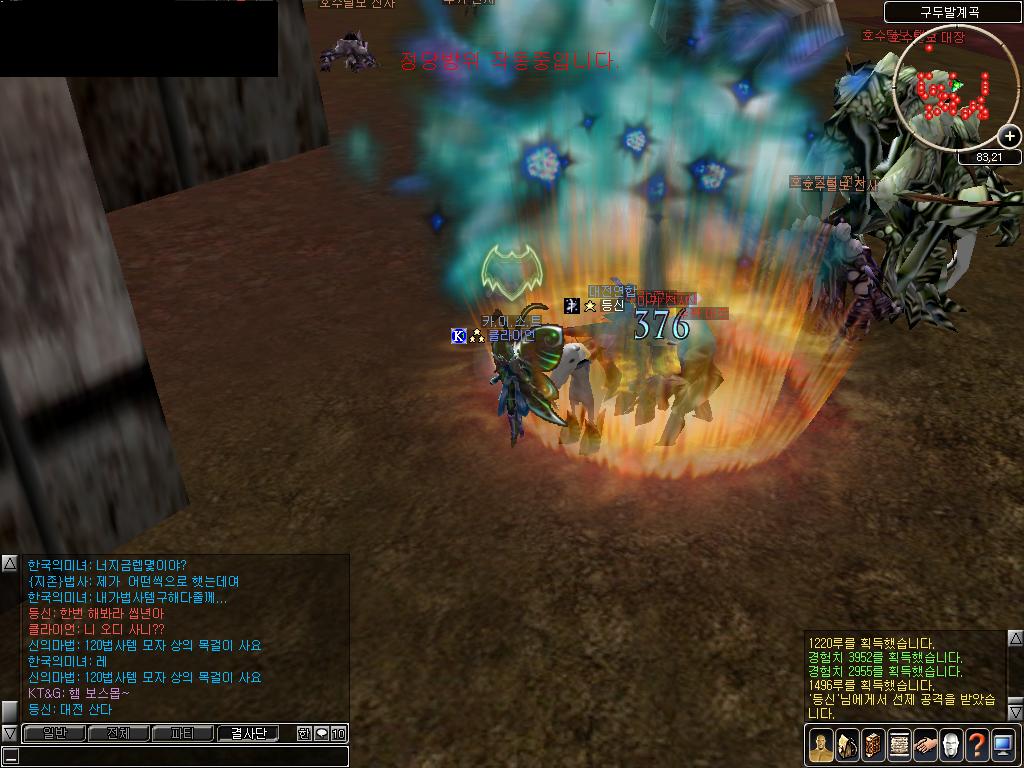Screen dimensions: 1024x768
Task: Open the character portrait menu icon
Action: [820, 744]
